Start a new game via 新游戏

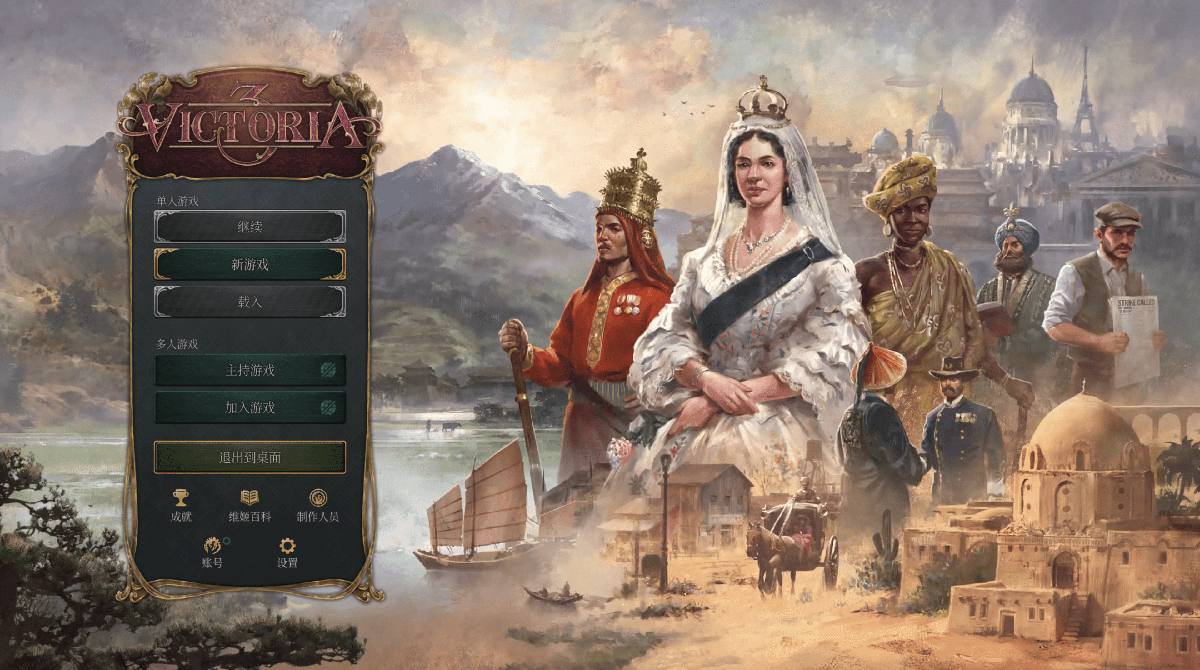(x=250, y=264)
